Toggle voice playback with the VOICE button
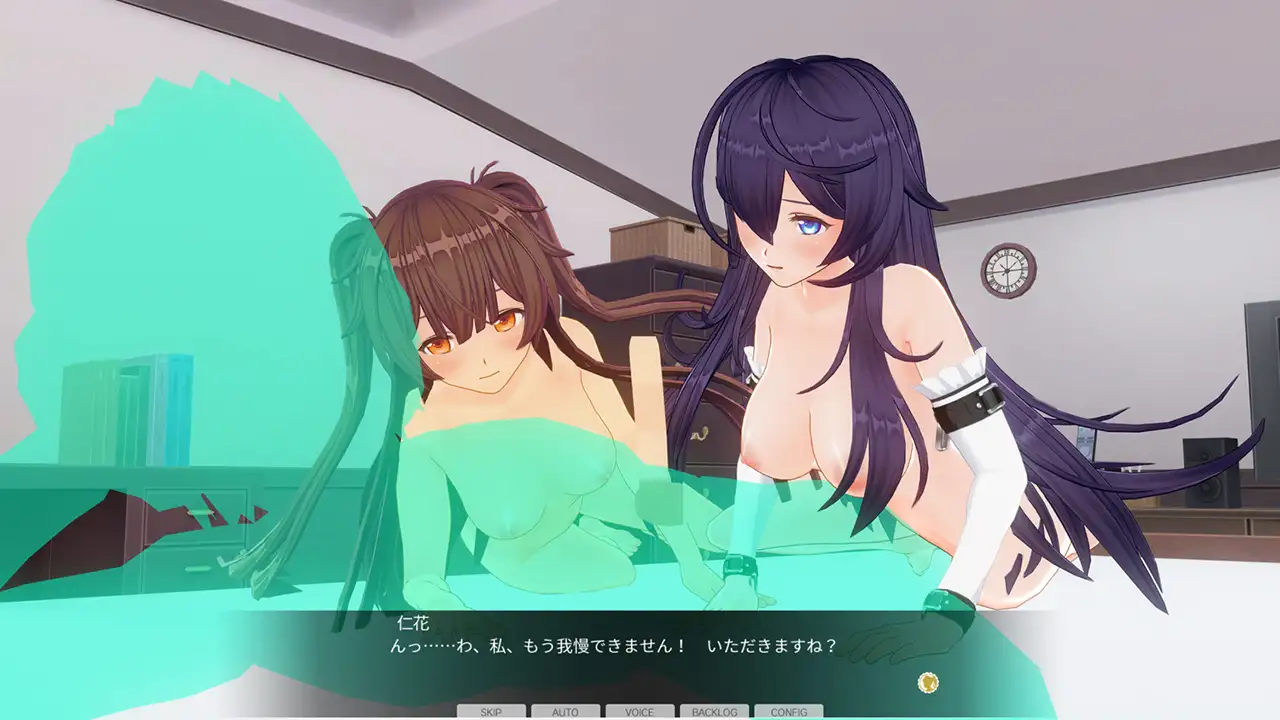1280x720 pixels. tap(639, 712)
